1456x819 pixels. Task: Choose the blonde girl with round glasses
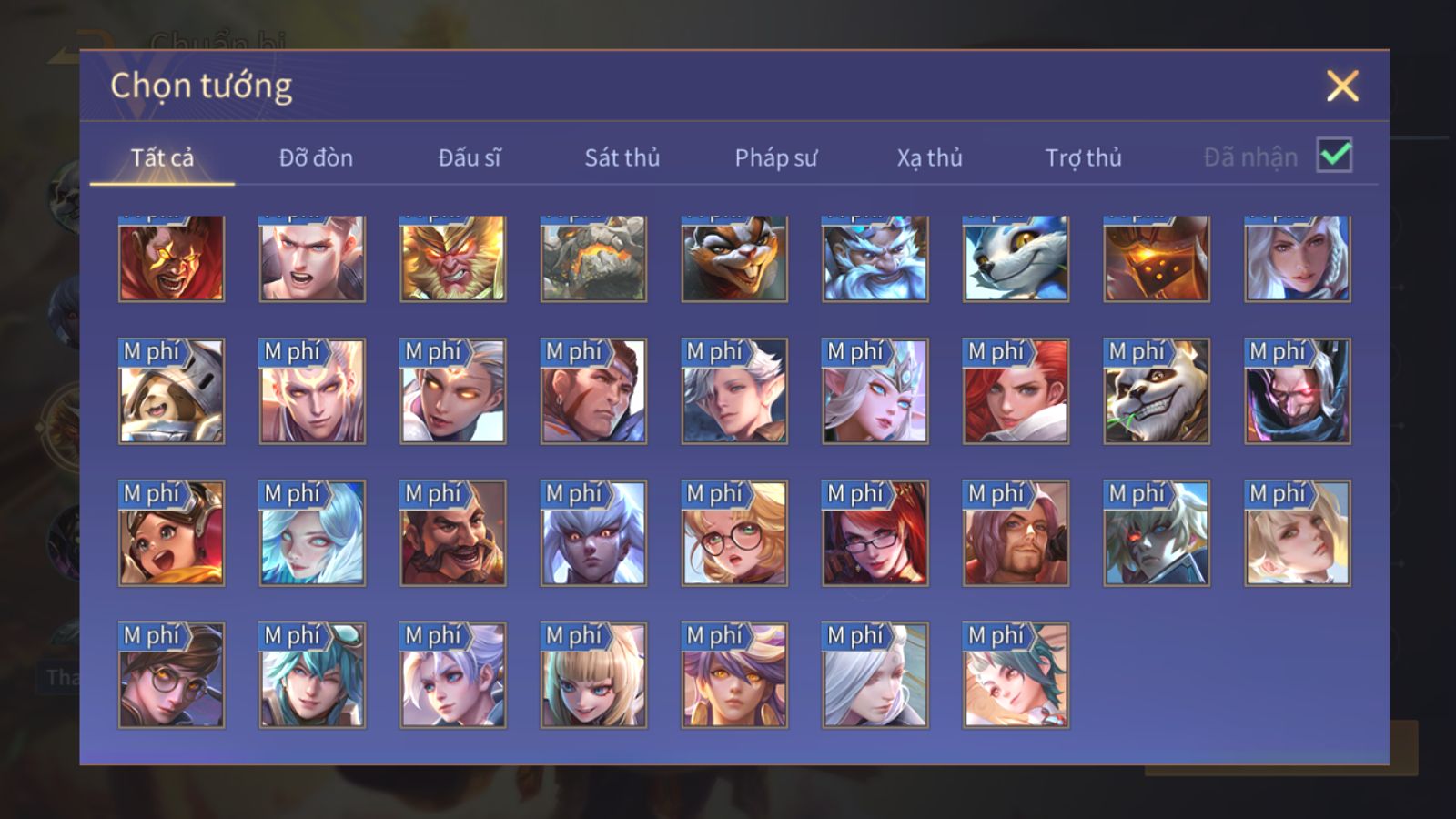(x=734, y=533)
